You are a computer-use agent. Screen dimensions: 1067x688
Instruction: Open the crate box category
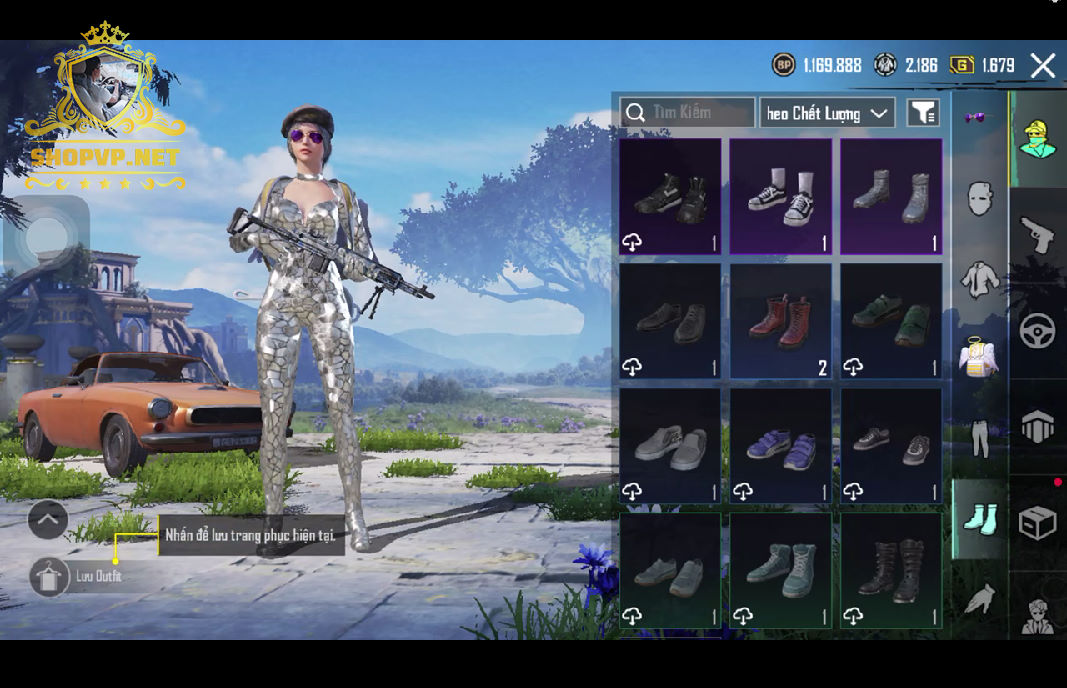tap(1038, 522)
